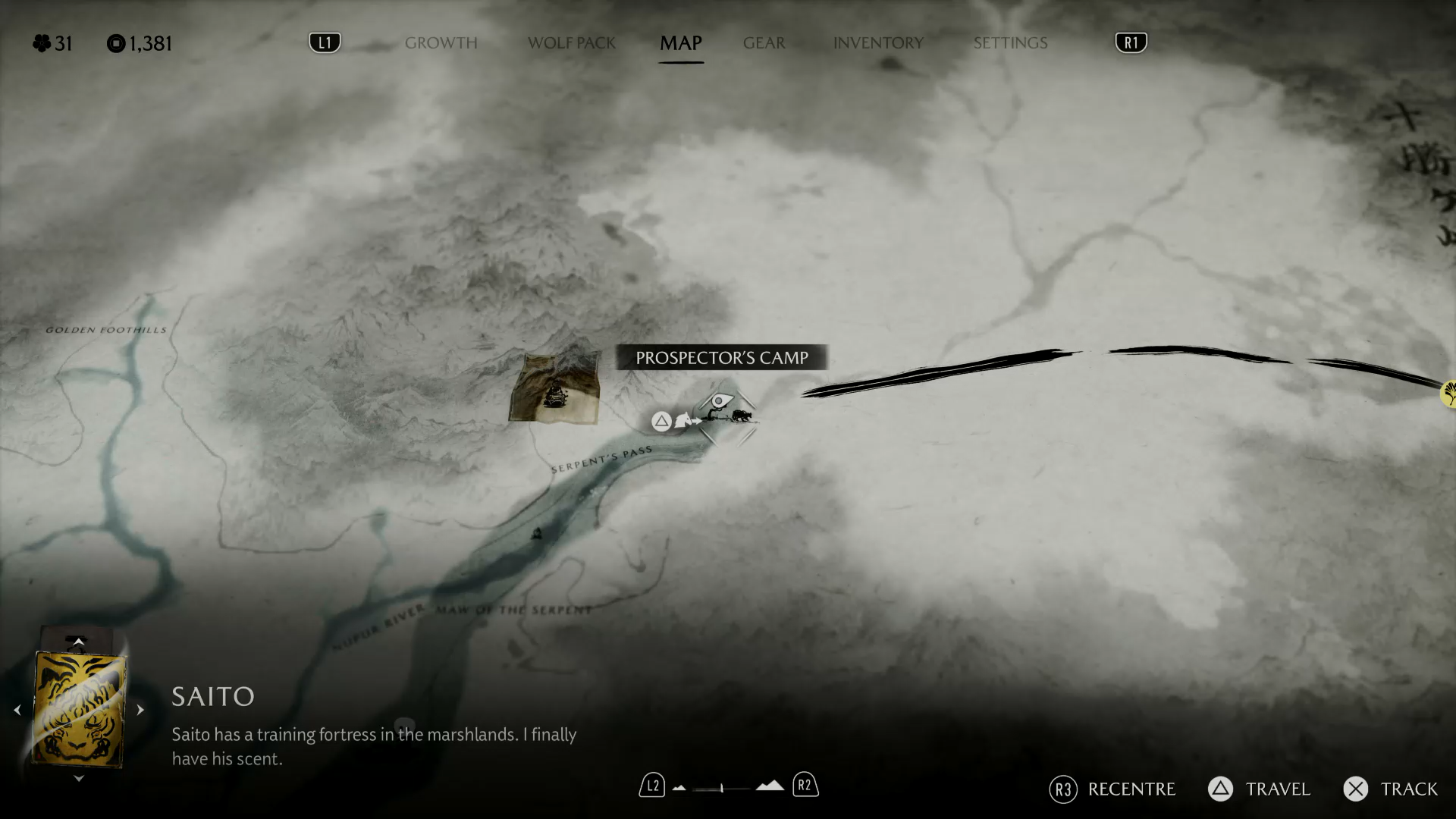Choose the Track action label

coord(1408,789)
